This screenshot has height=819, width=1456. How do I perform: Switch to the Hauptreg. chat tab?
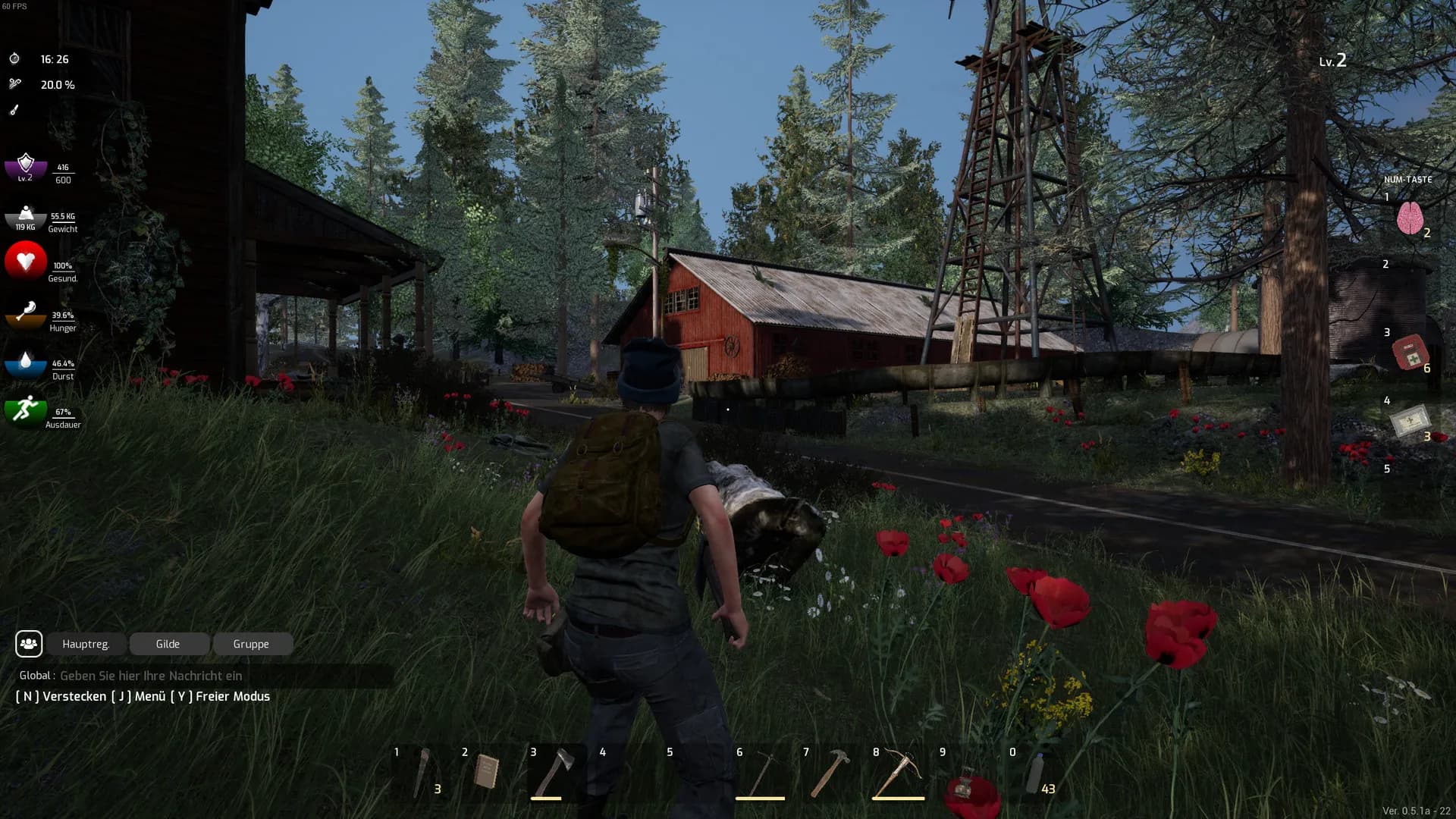tap(86, 644)
